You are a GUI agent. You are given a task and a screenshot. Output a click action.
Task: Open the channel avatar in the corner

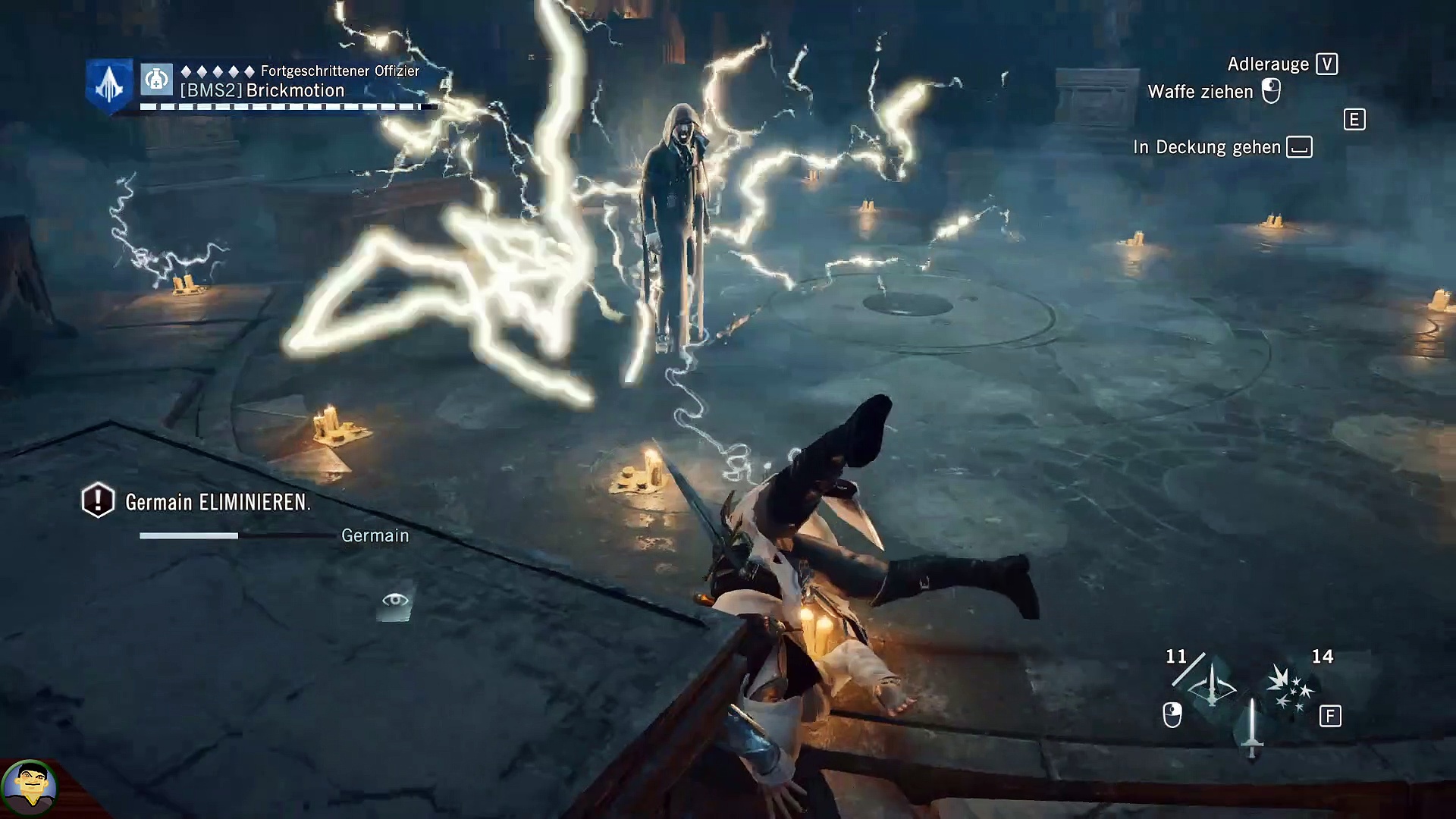coord(29,789)
